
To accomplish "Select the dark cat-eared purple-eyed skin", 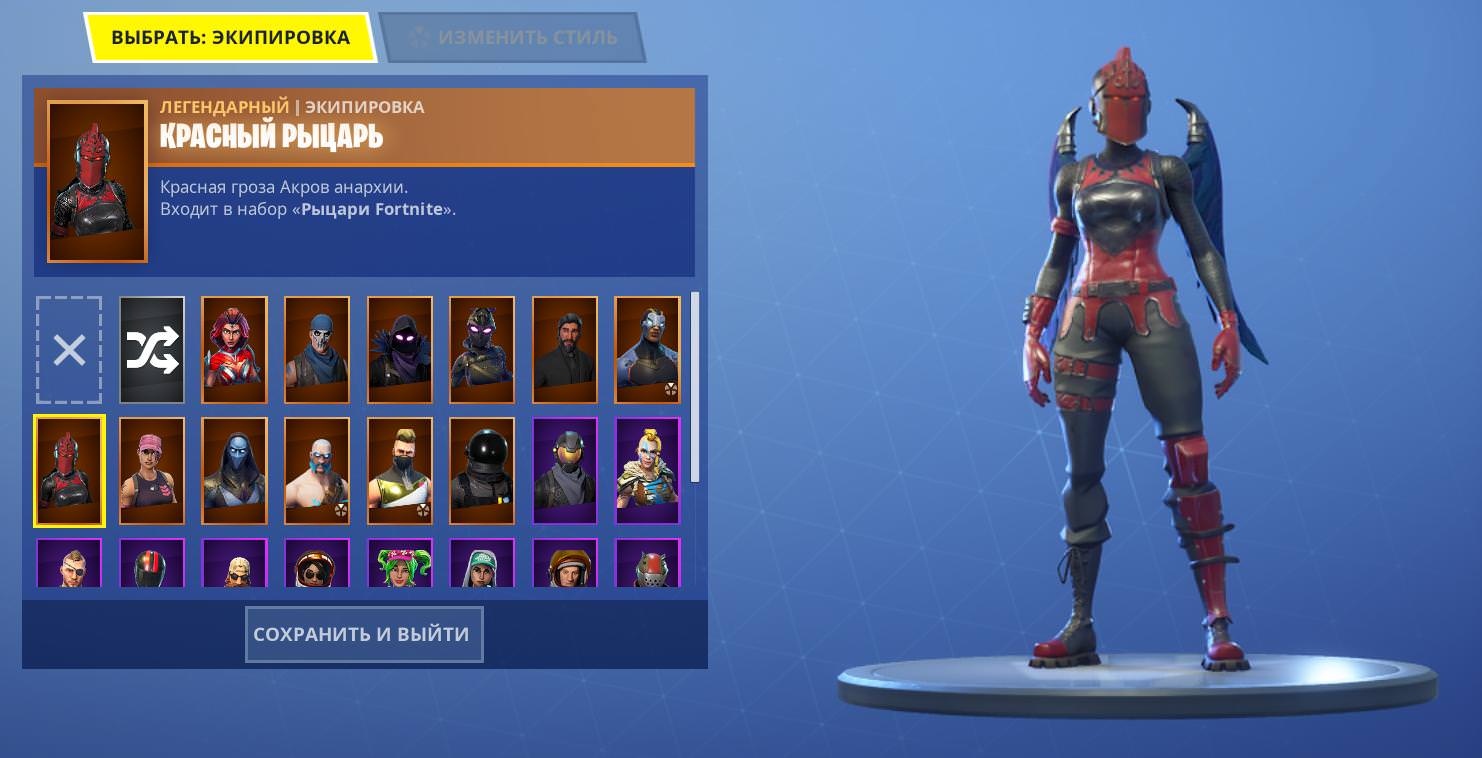I will point(482,350).
